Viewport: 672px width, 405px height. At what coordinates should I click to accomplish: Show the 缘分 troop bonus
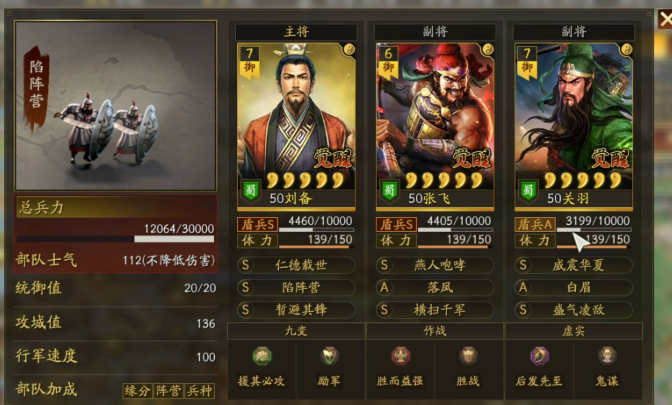tap(137, 390)
